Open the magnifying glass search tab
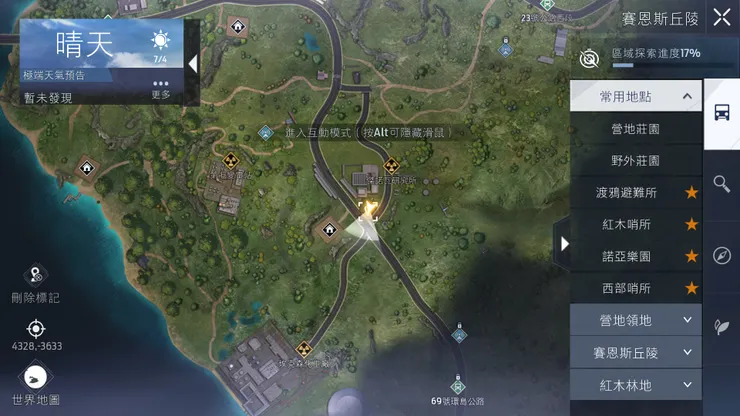Viewport: 740px width, 416px height. click(721, 184)
